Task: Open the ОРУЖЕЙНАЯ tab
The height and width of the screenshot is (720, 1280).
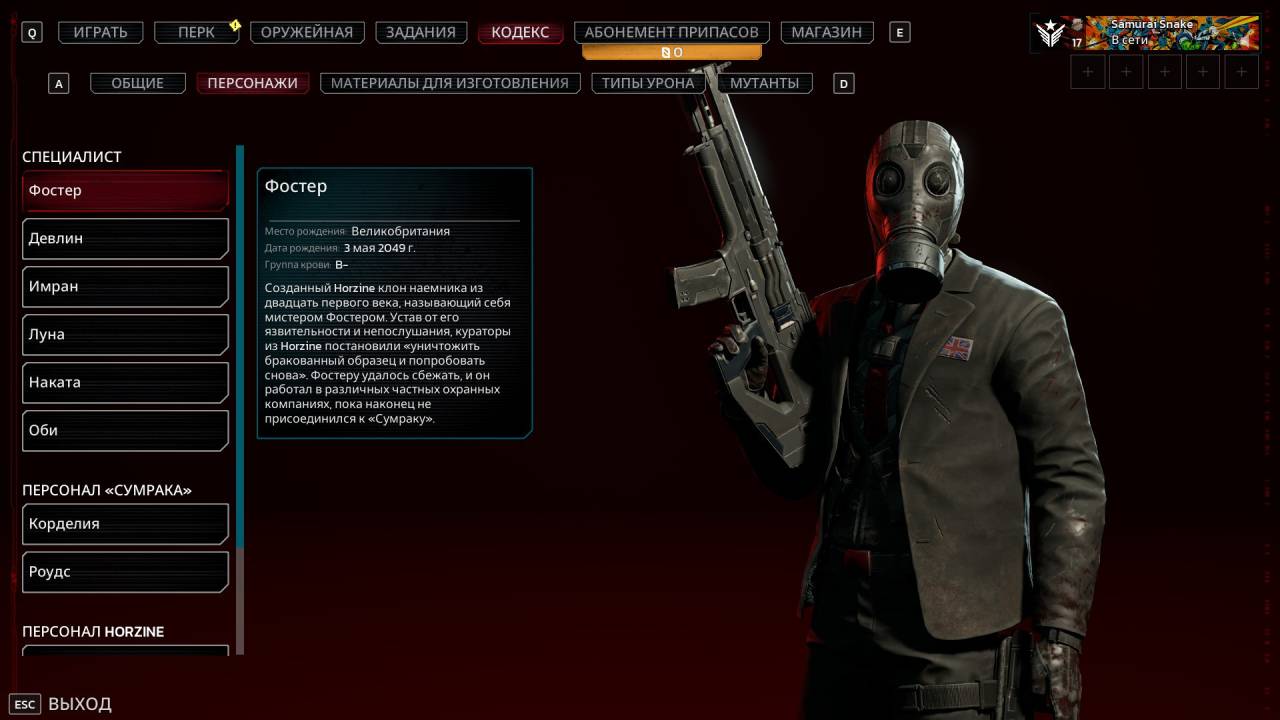Action: pos(307,32)
